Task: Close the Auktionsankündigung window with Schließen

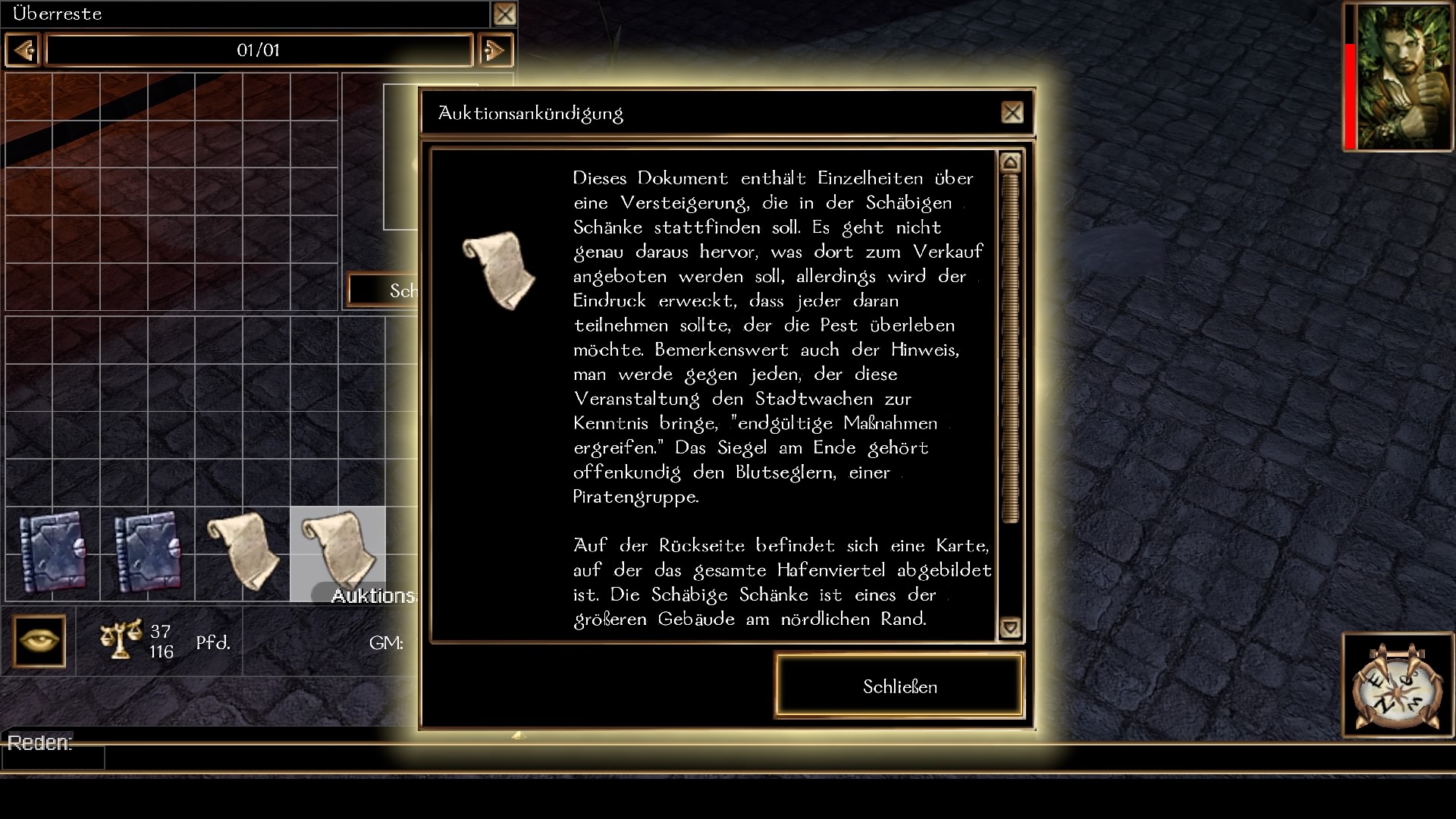Action: [899, 686]
